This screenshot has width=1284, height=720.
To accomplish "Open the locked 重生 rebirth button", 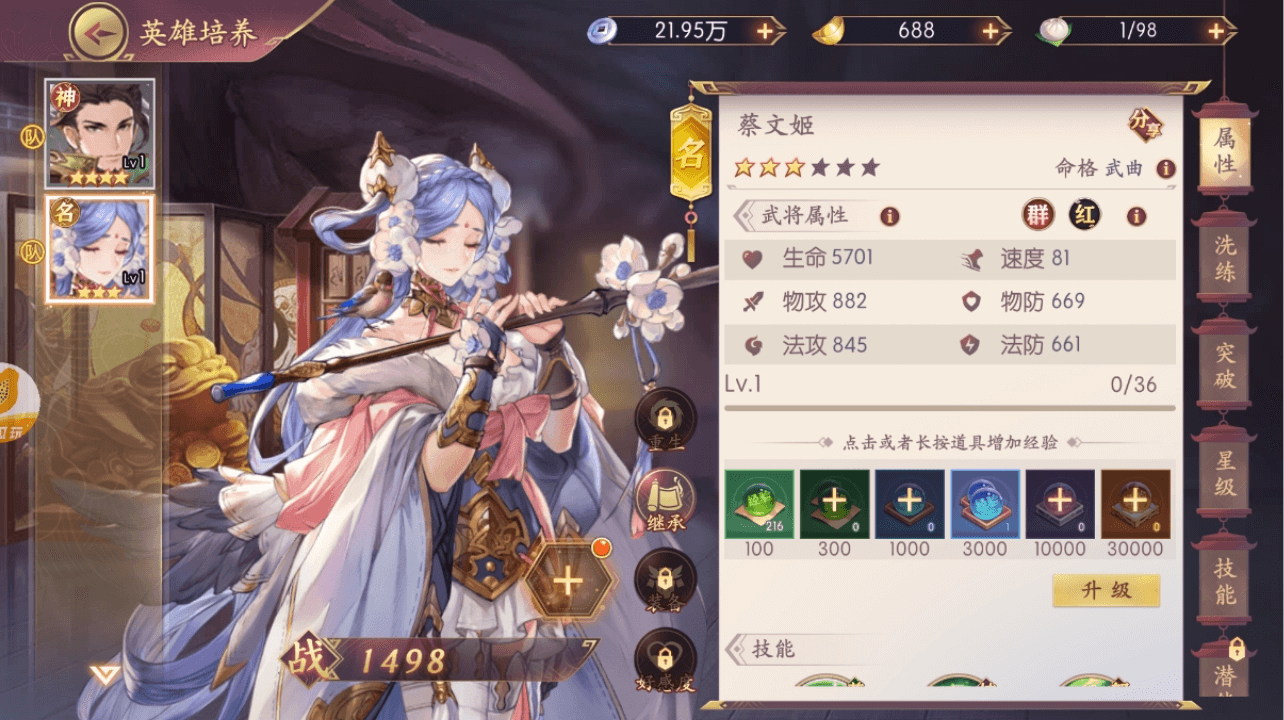I will pos(665,418).
